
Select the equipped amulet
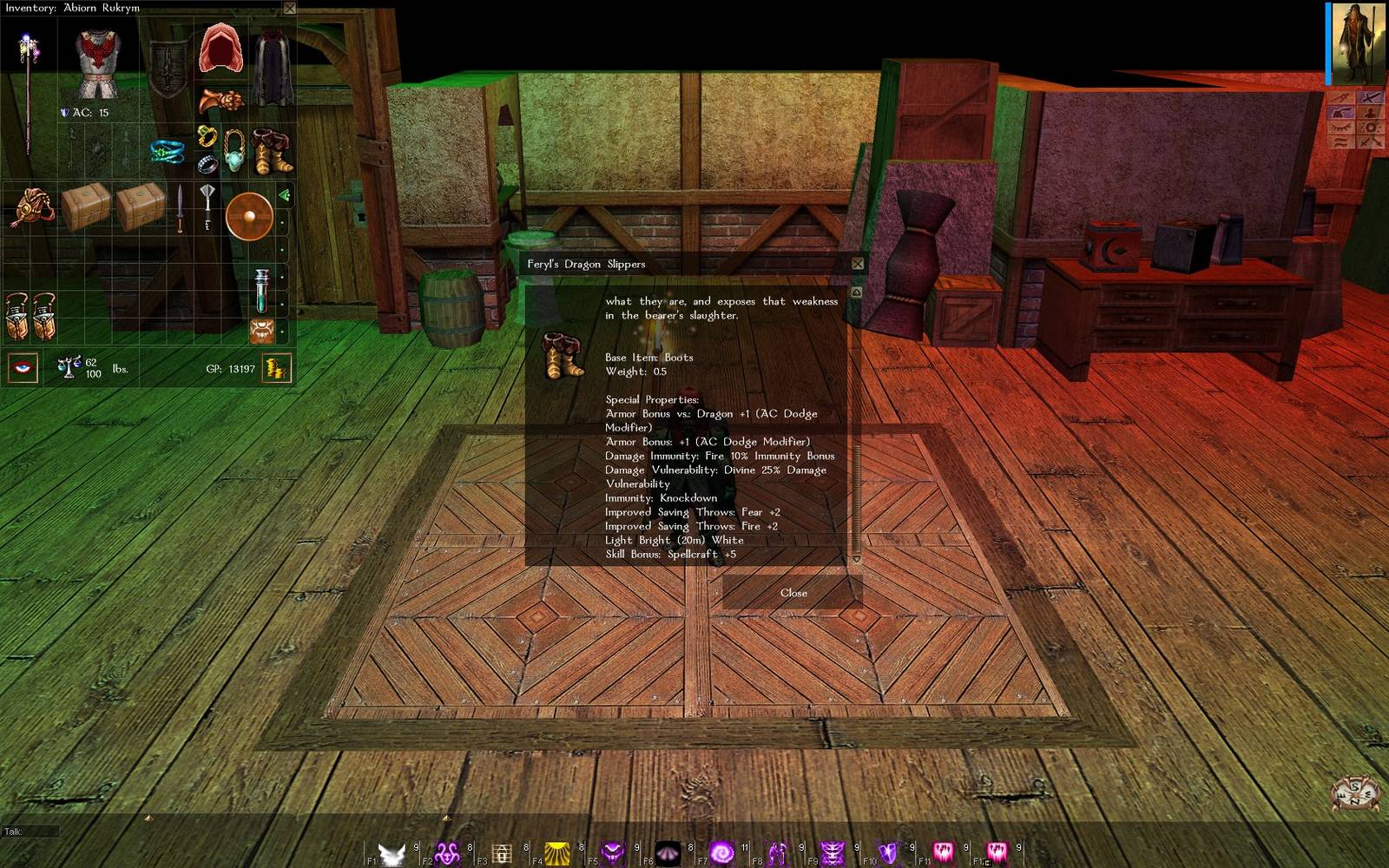234,151
